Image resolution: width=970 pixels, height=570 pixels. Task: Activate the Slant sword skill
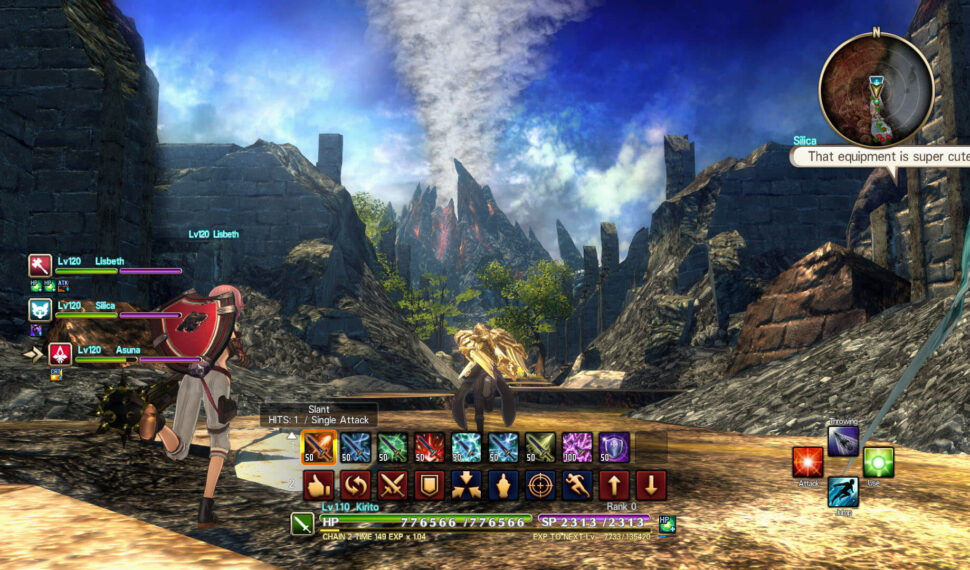coord(318,447)
